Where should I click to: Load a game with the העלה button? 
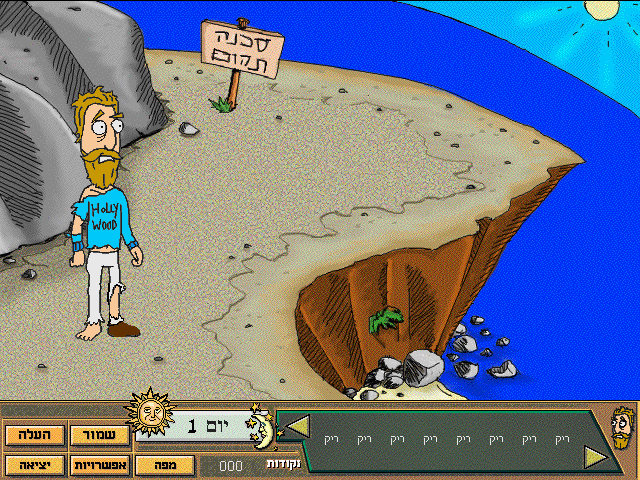coord(34,436)
